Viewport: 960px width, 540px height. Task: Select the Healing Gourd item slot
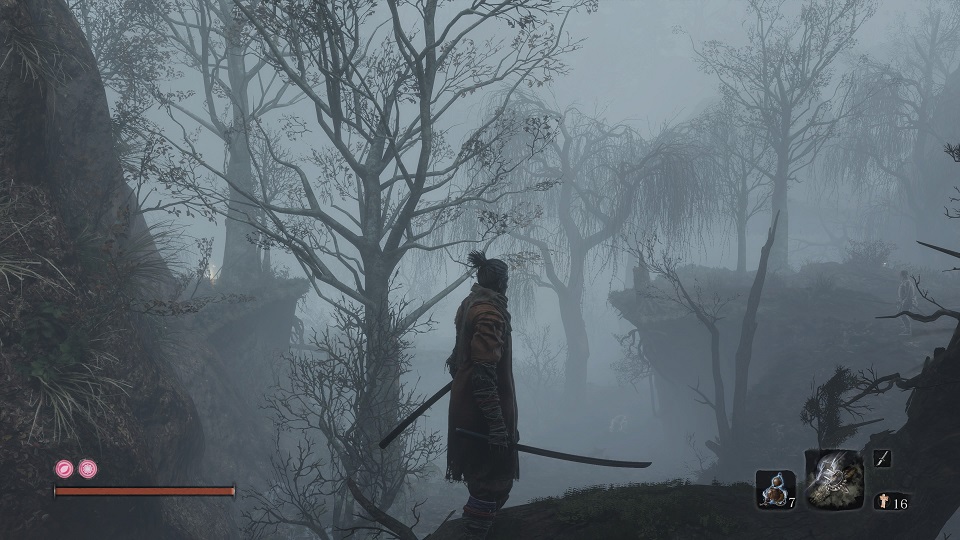point(774,490)
